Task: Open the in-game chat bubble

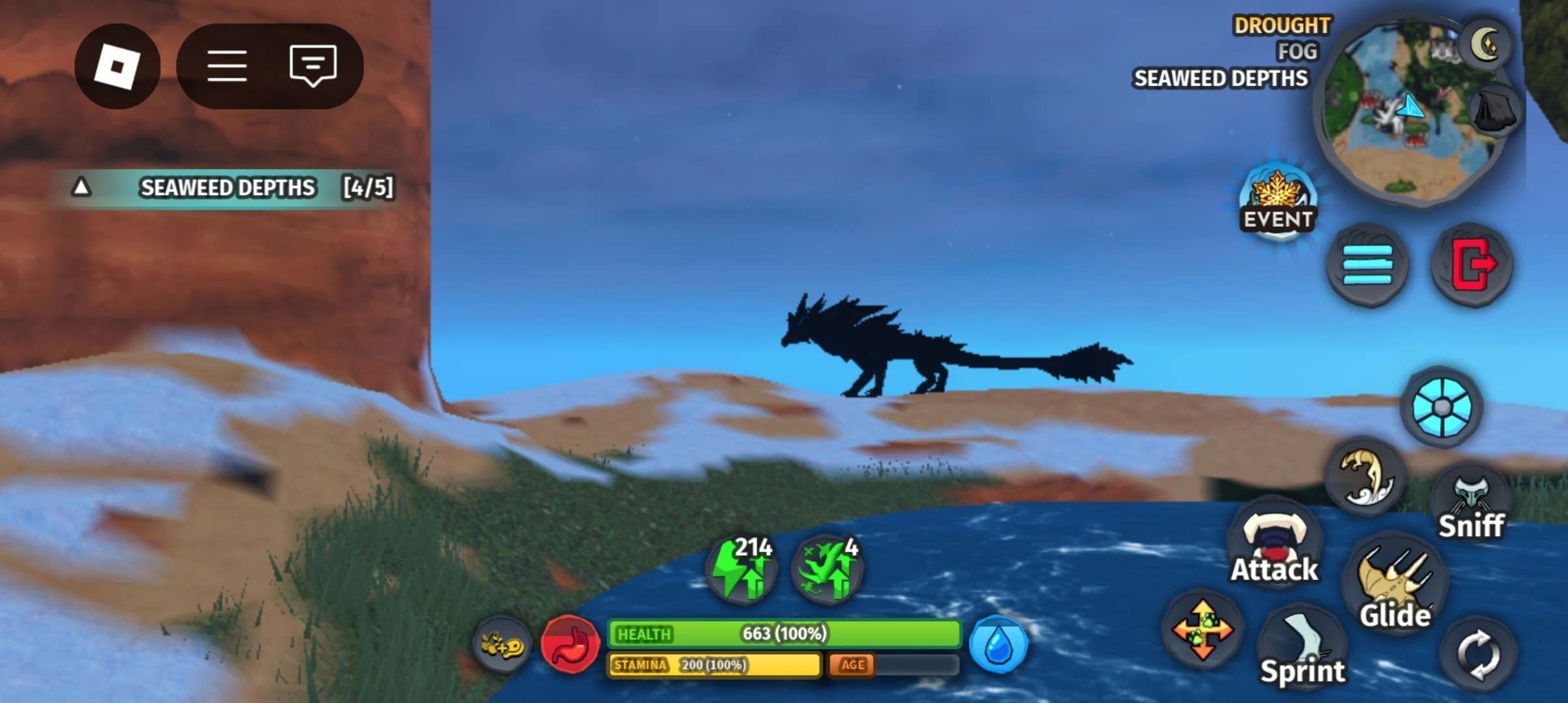Action: [313, 65]
